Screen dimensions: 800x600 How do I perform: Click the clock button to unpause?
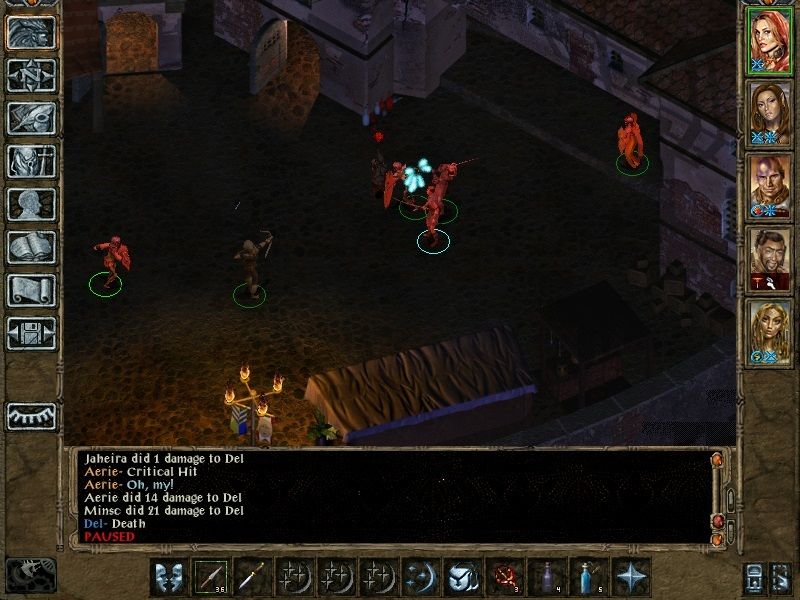(31, 574)
